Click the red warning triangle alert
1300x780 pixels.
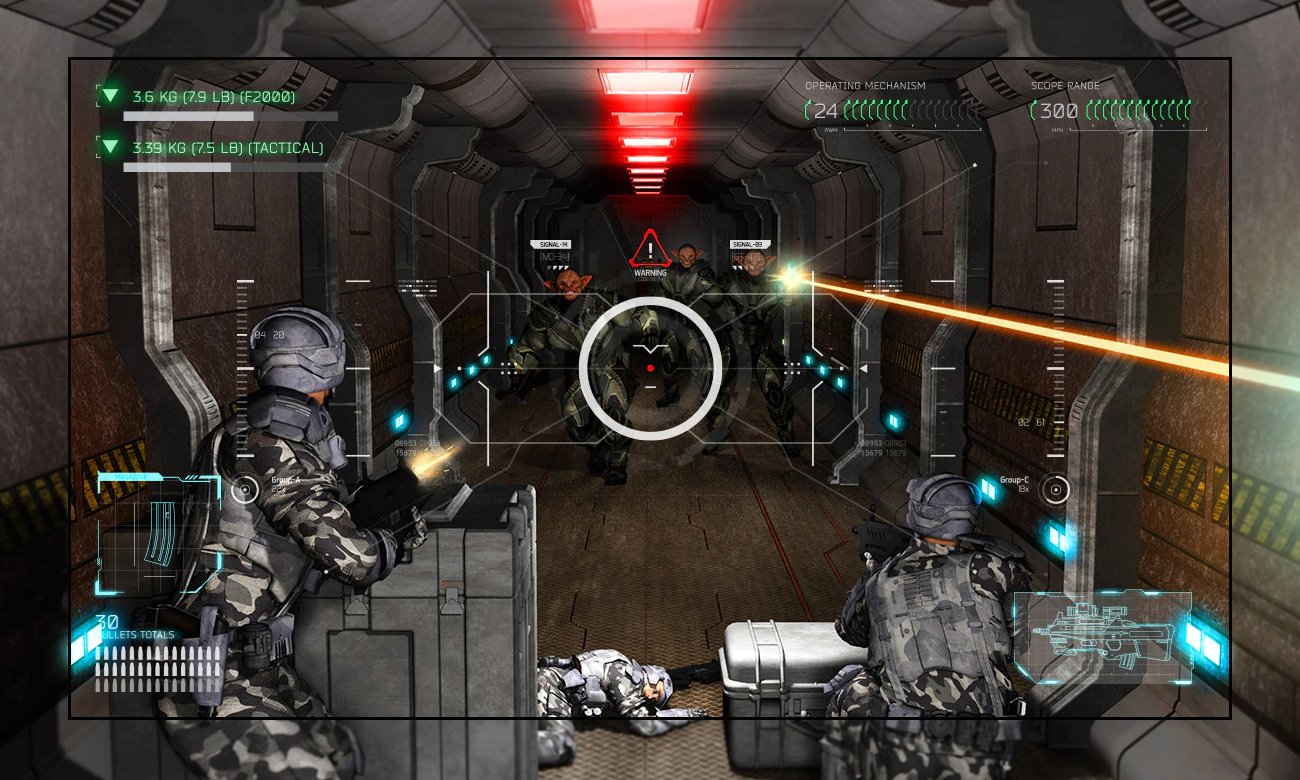pyautogui.click(x=650, y=248)
